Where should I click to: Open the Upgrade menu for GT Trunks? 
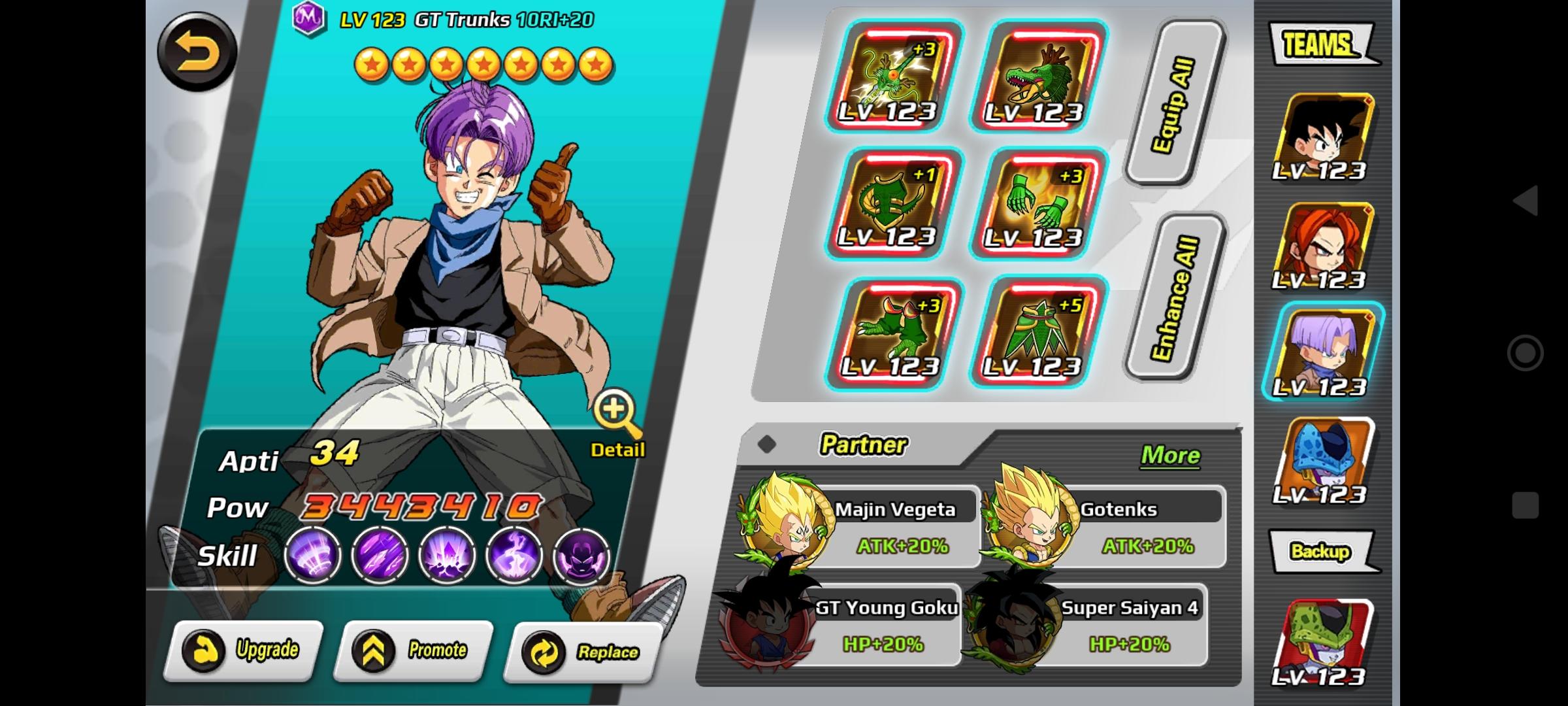[x=243, y=650]
